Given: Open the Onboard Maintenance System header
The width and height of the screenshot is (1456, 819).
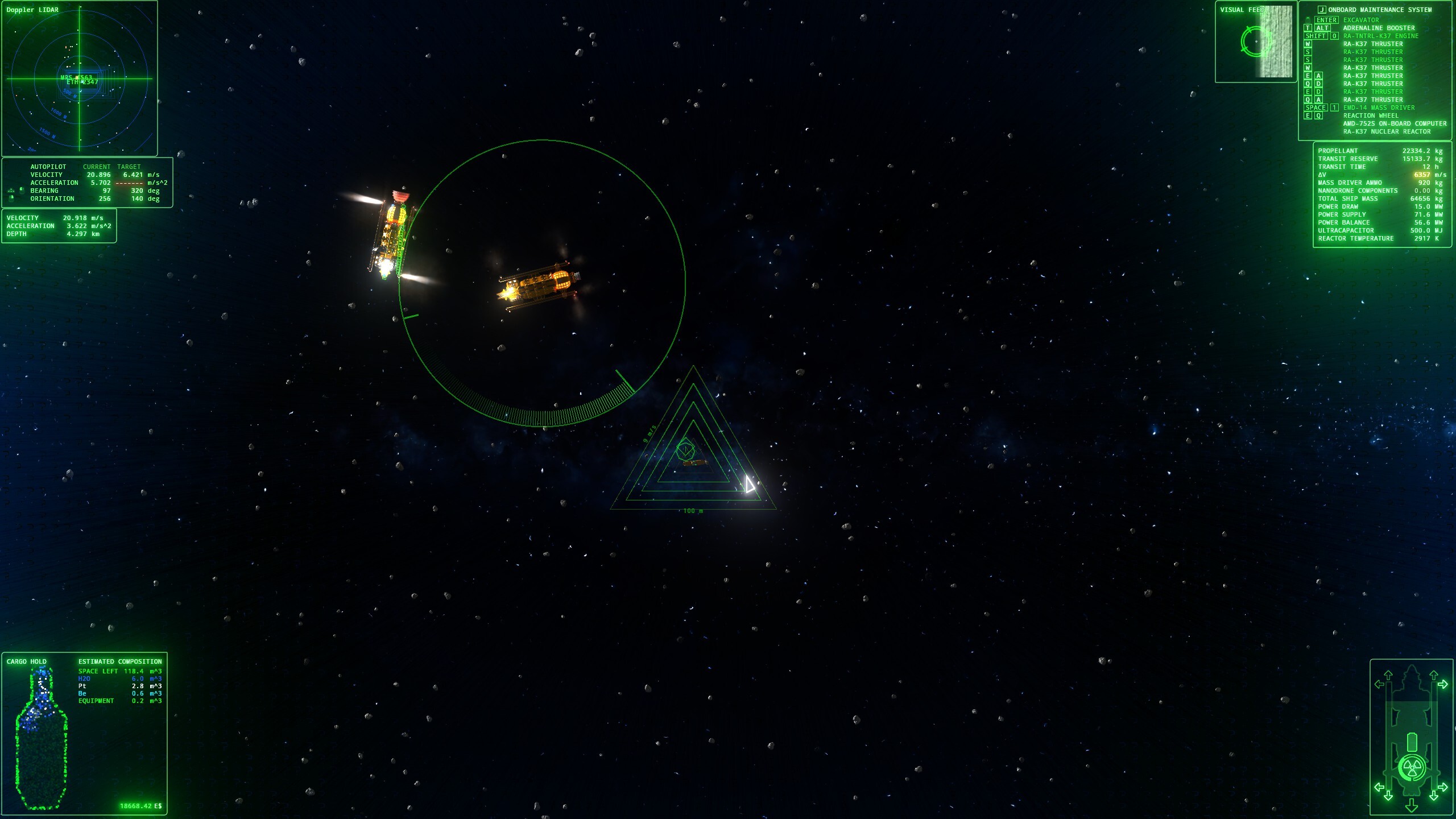Looking at the screenshot, I should point(1379,10).
